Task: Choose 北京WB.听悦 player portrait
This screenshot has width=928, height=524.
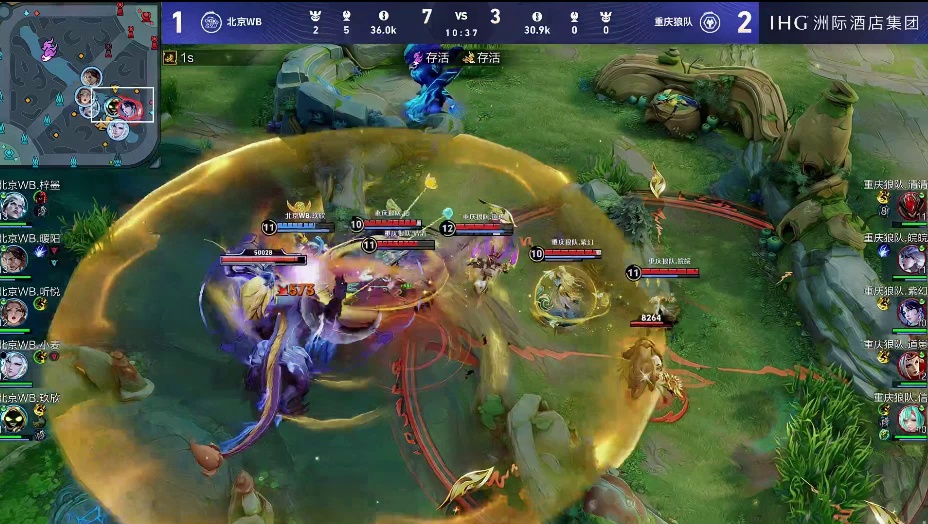Action: (x=14, y=313)
